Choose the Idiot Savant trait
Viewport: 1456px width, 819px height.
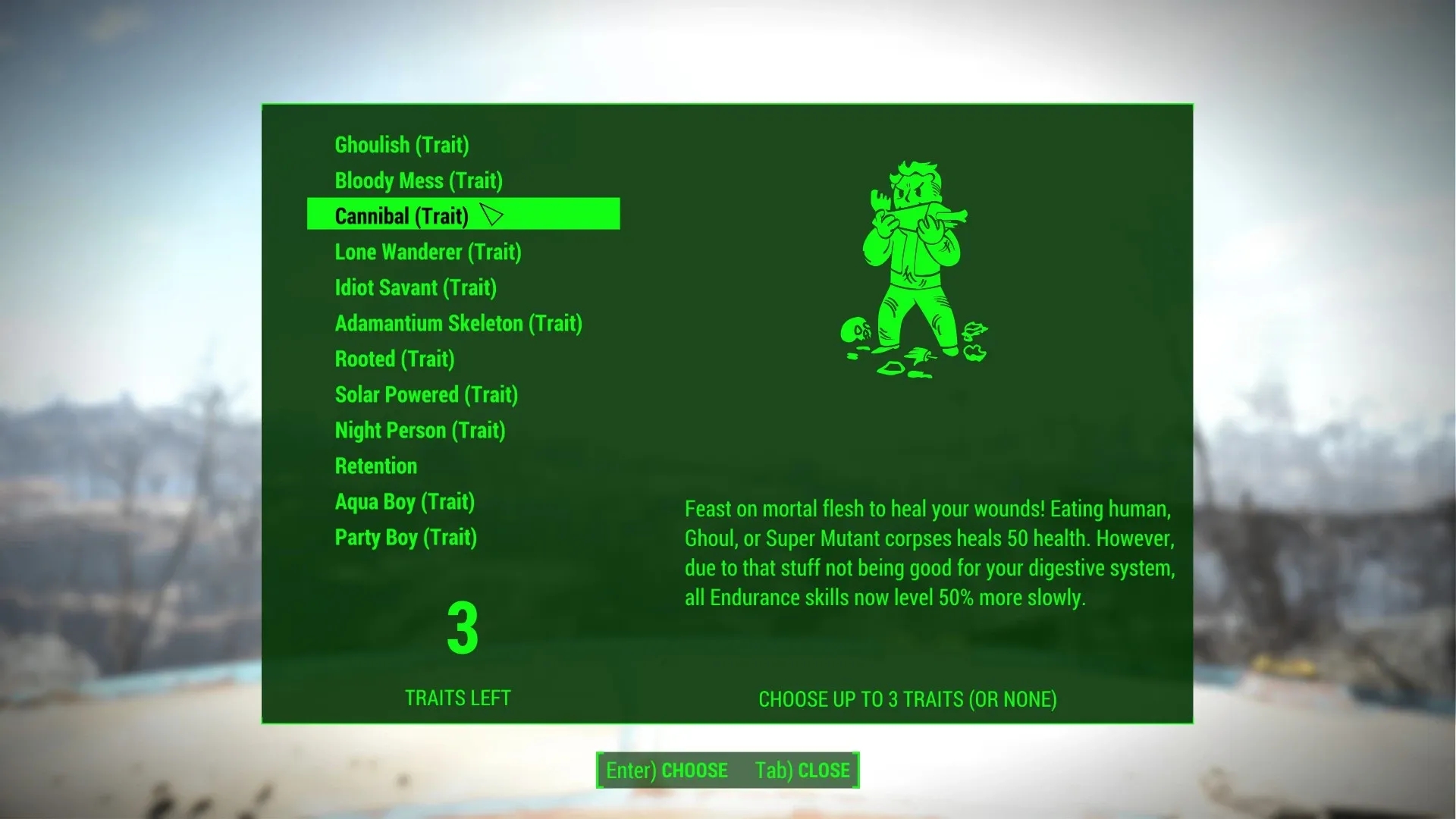coord(416,287)
